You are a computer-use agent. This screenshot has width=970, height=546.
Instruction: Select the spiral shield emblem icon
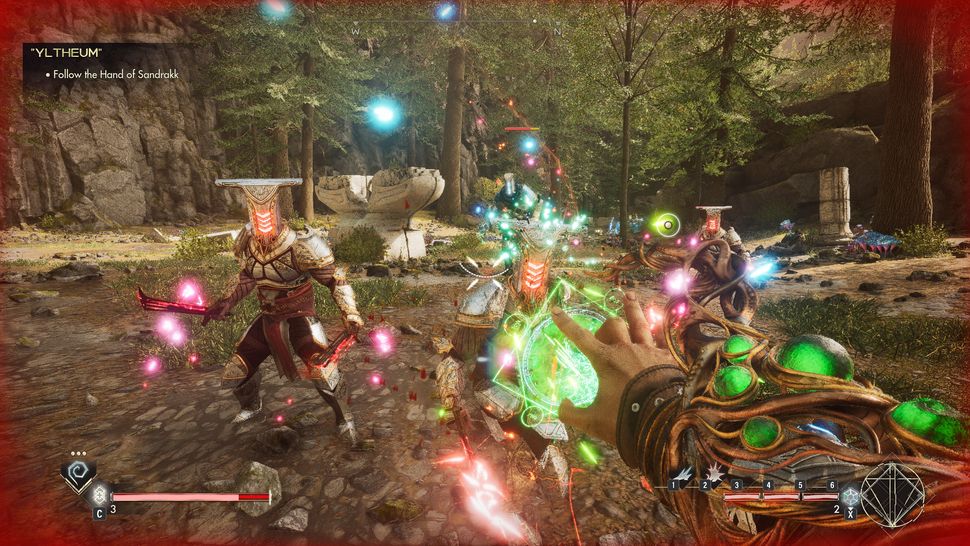tap(77, 475)
